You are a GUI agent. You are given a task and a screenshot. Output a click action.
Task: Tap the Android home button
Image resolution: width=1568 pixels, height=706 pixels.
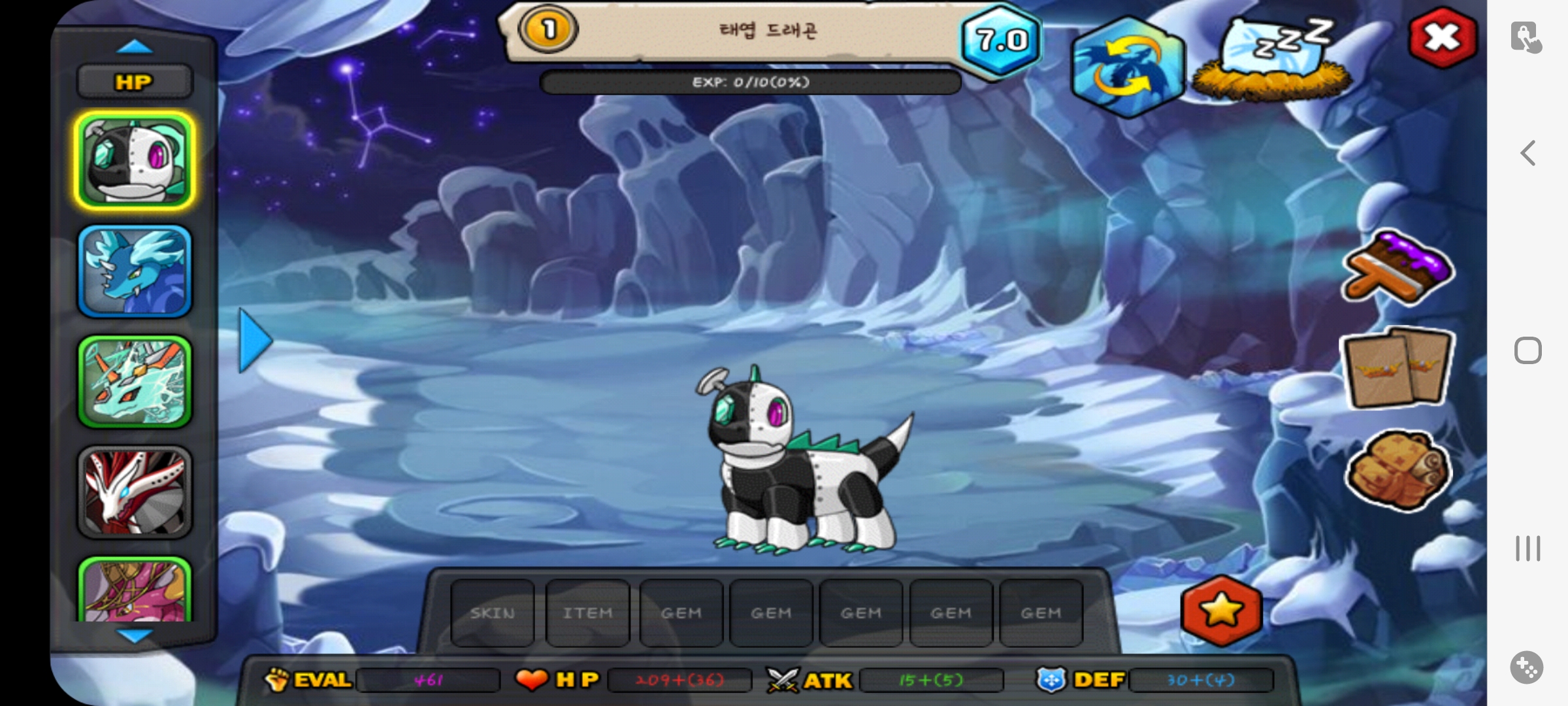tap(1527, 351)
